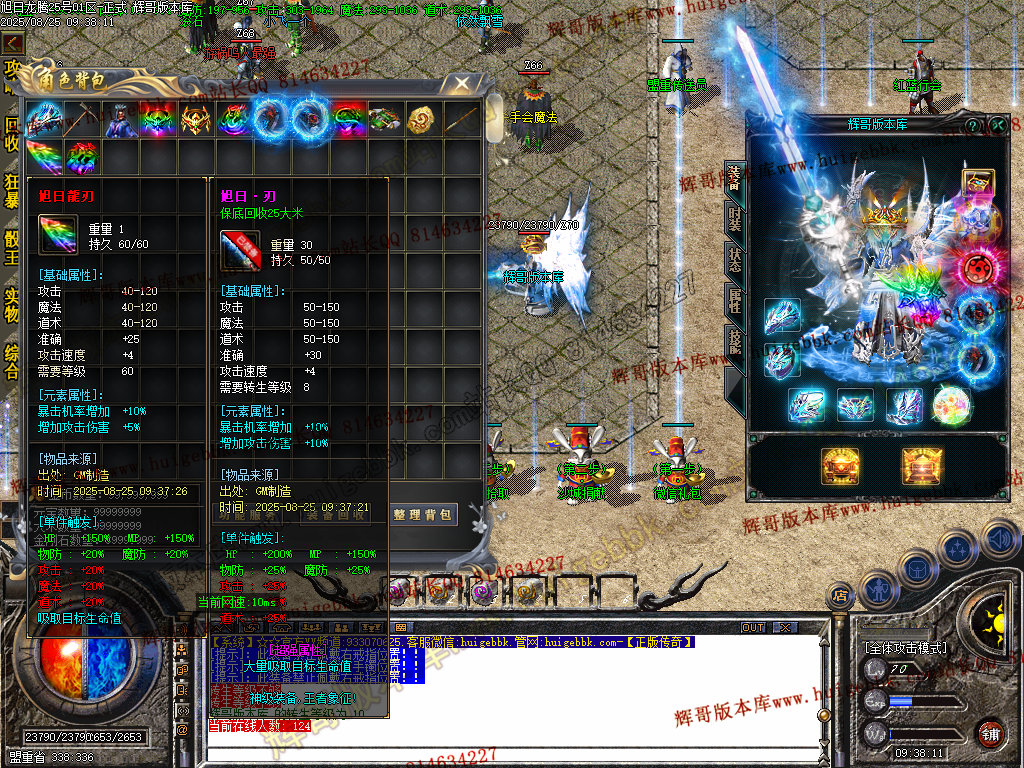Select the red sharingan equipment slot

pyautogui.click(x=978, y=270)
